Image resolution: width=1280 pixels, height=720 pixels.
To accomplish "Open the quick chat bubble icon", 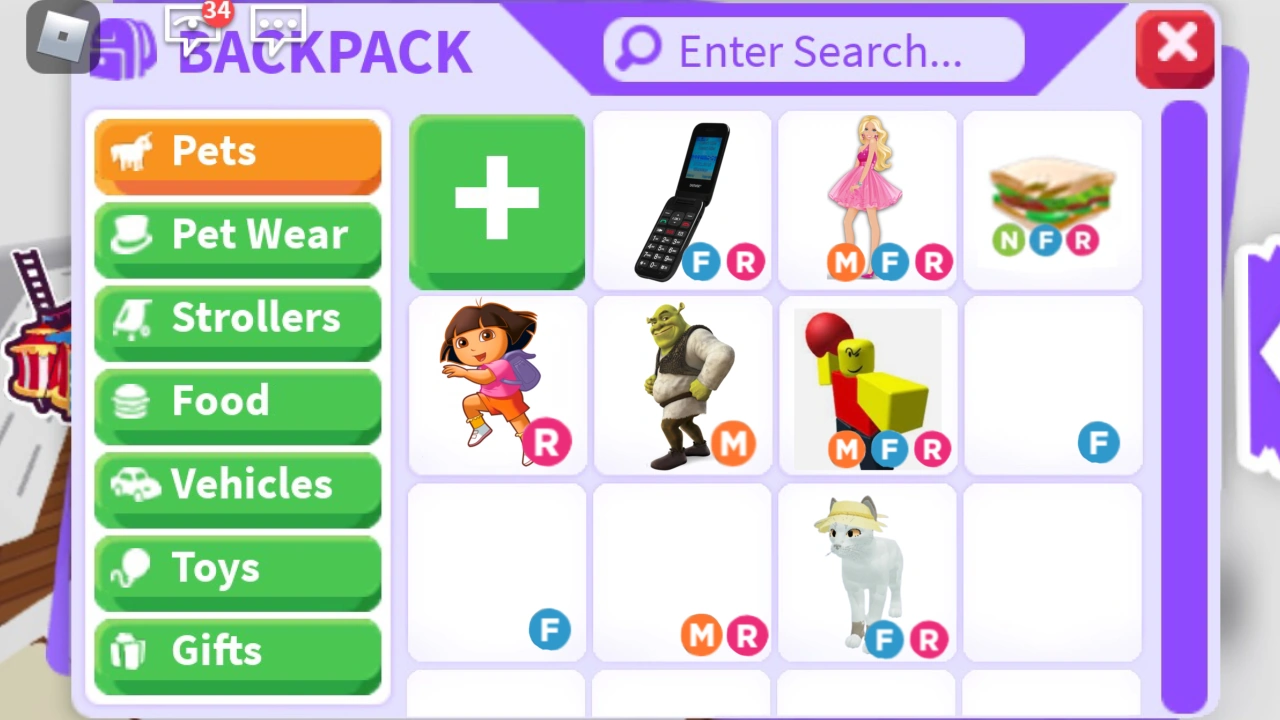I will (278, 25).
